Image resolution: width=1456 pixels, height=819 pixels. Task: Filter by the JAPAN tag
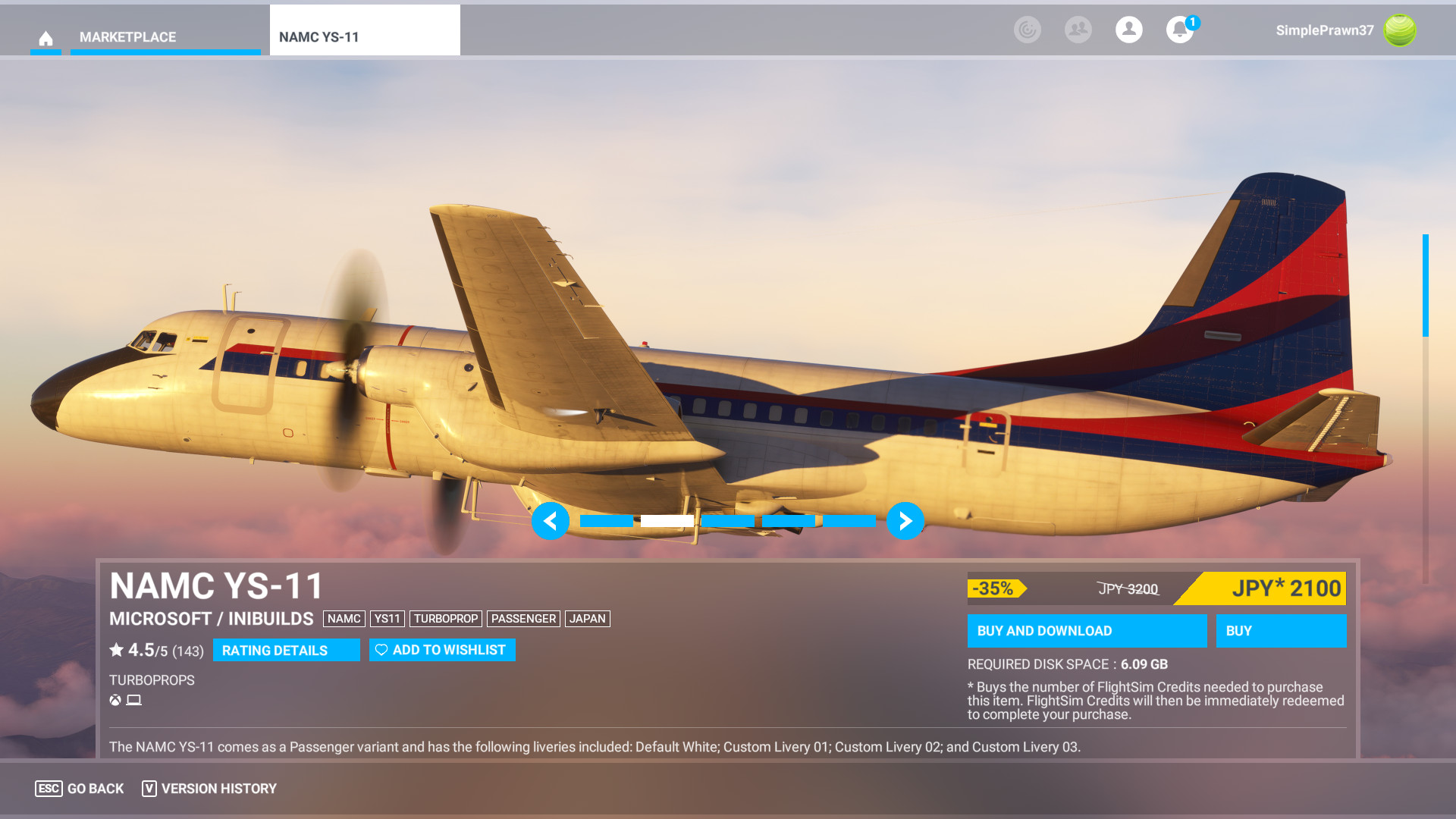click(587, 619)
